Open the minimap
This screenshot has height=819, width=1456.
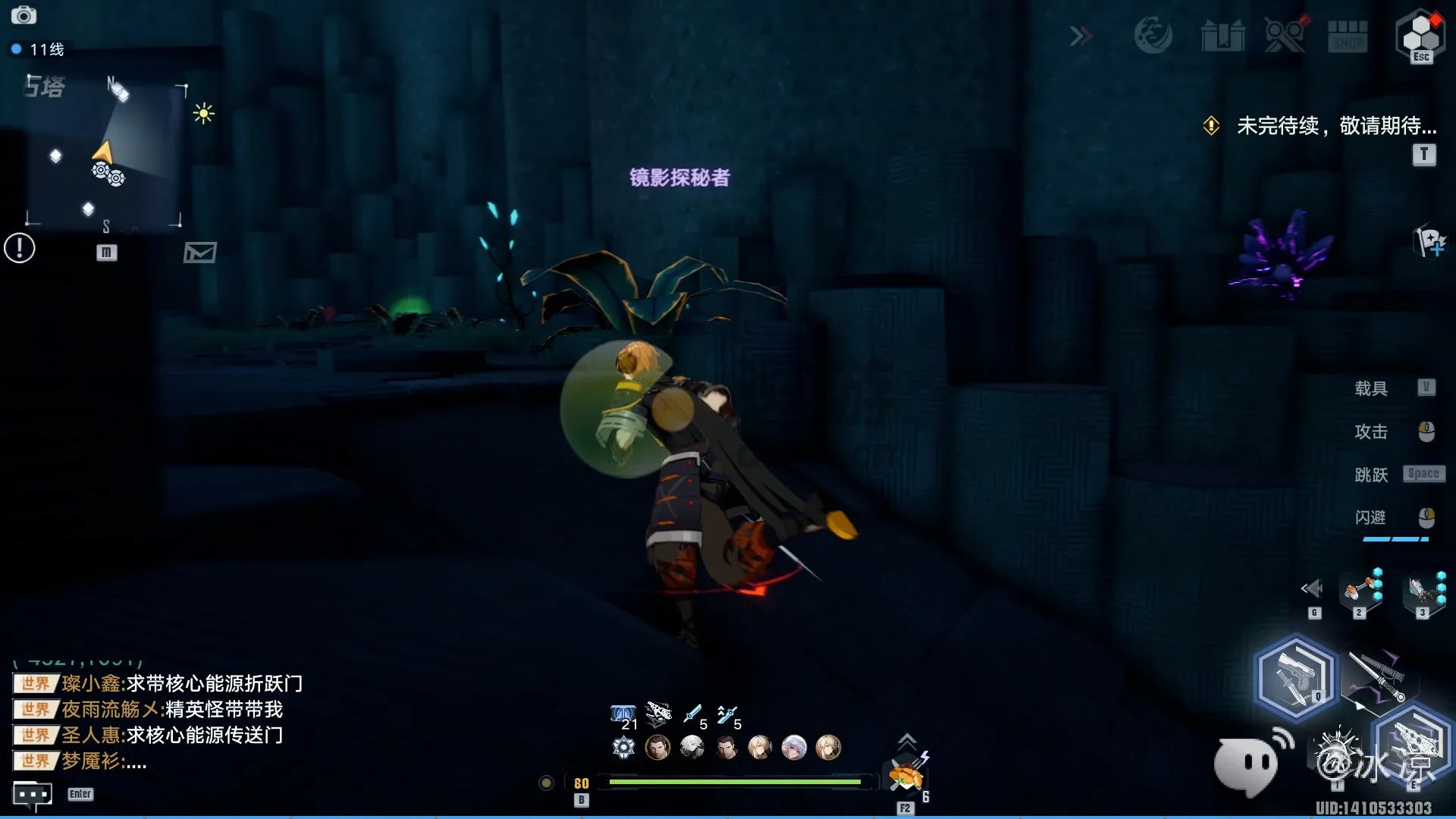(x=105, y=152)
